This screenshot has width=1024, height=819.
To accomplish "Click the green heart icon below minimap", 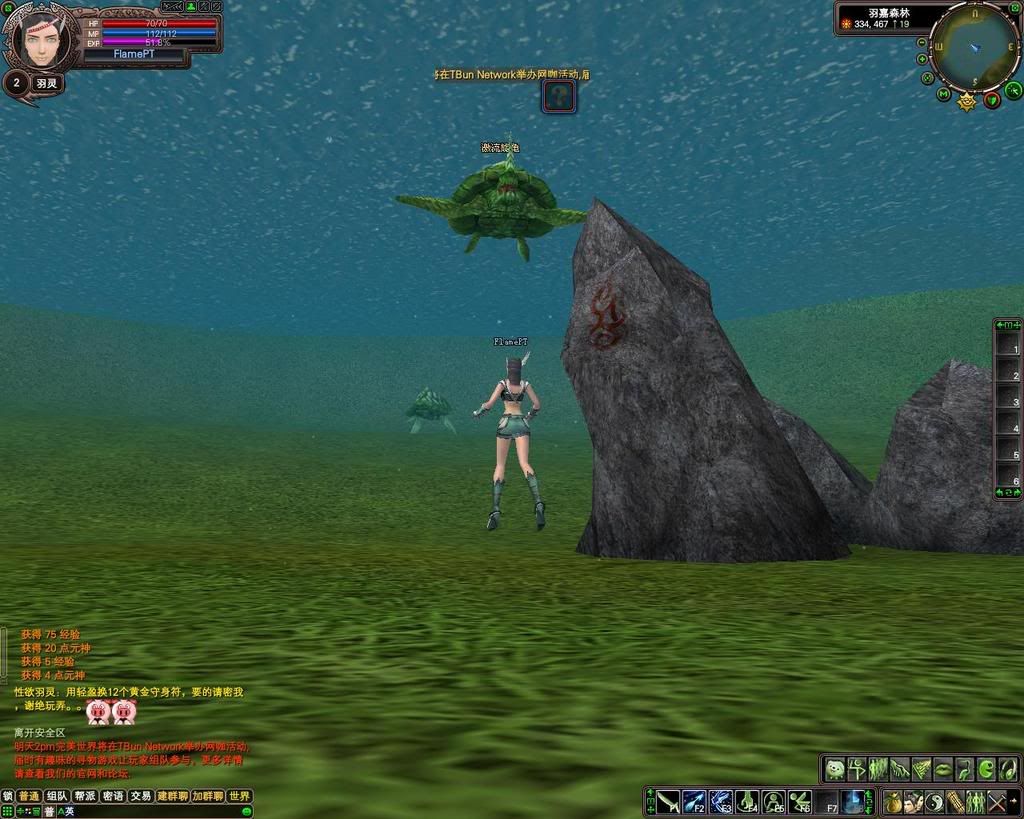I will coord(992,99).
